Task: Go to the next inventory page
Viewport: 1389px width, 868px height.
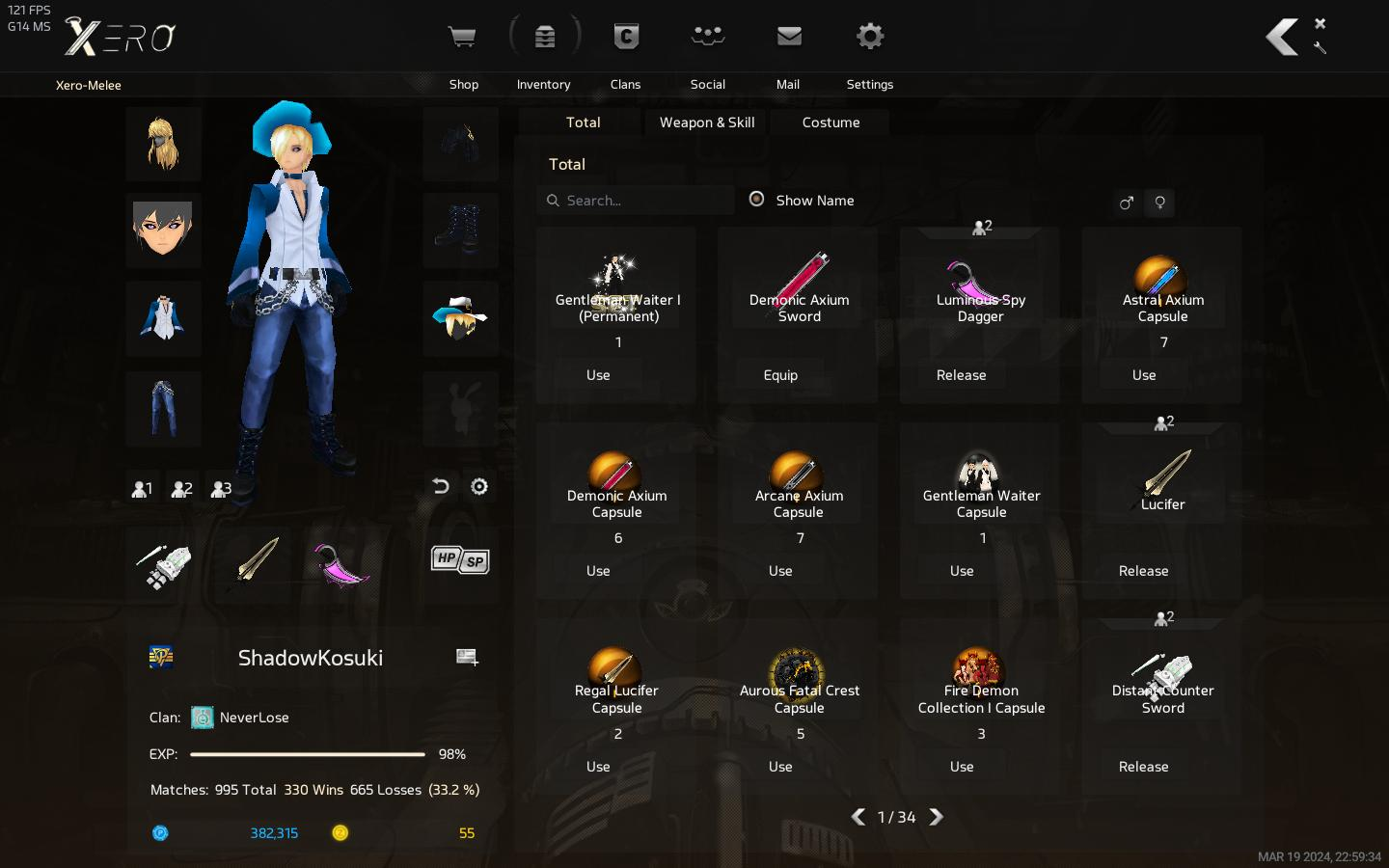Action: coord(936,817)
